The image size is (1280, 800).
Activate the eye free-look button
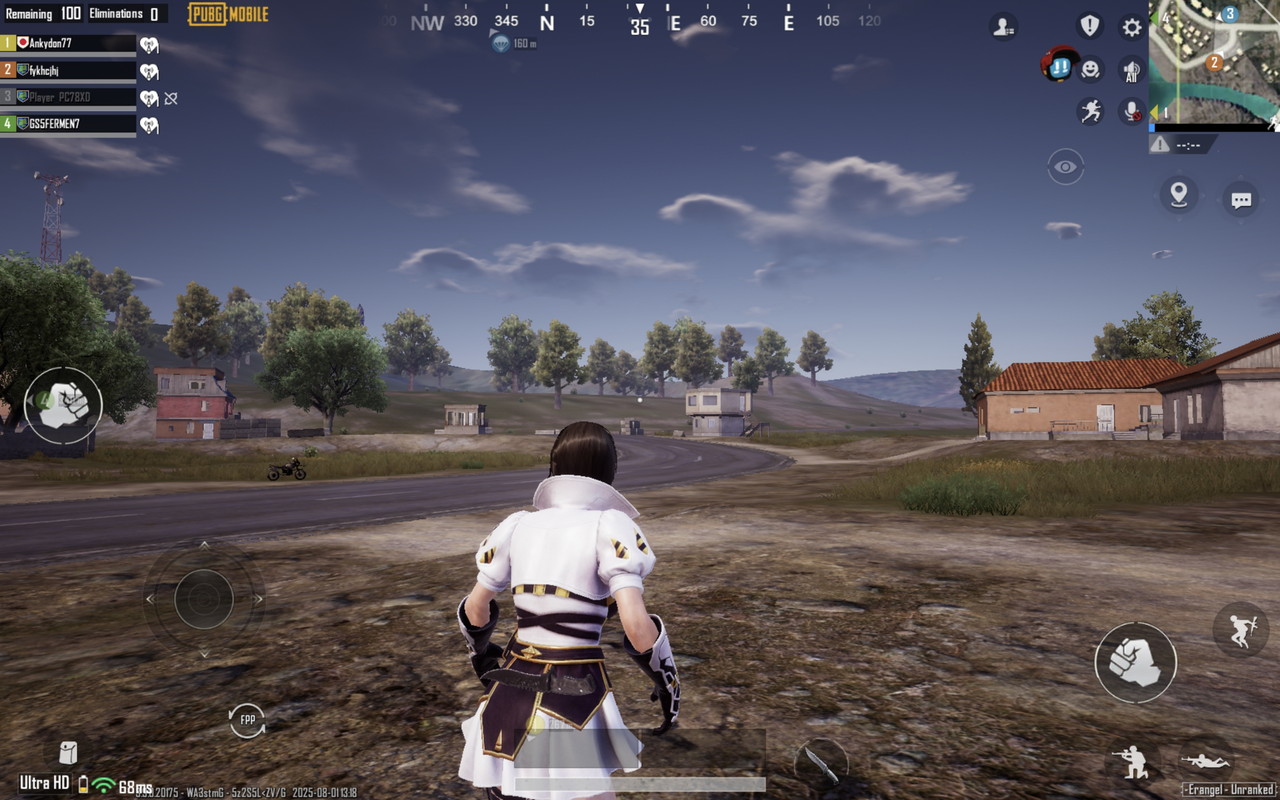pyautogui.click(x=1065, y=167)
